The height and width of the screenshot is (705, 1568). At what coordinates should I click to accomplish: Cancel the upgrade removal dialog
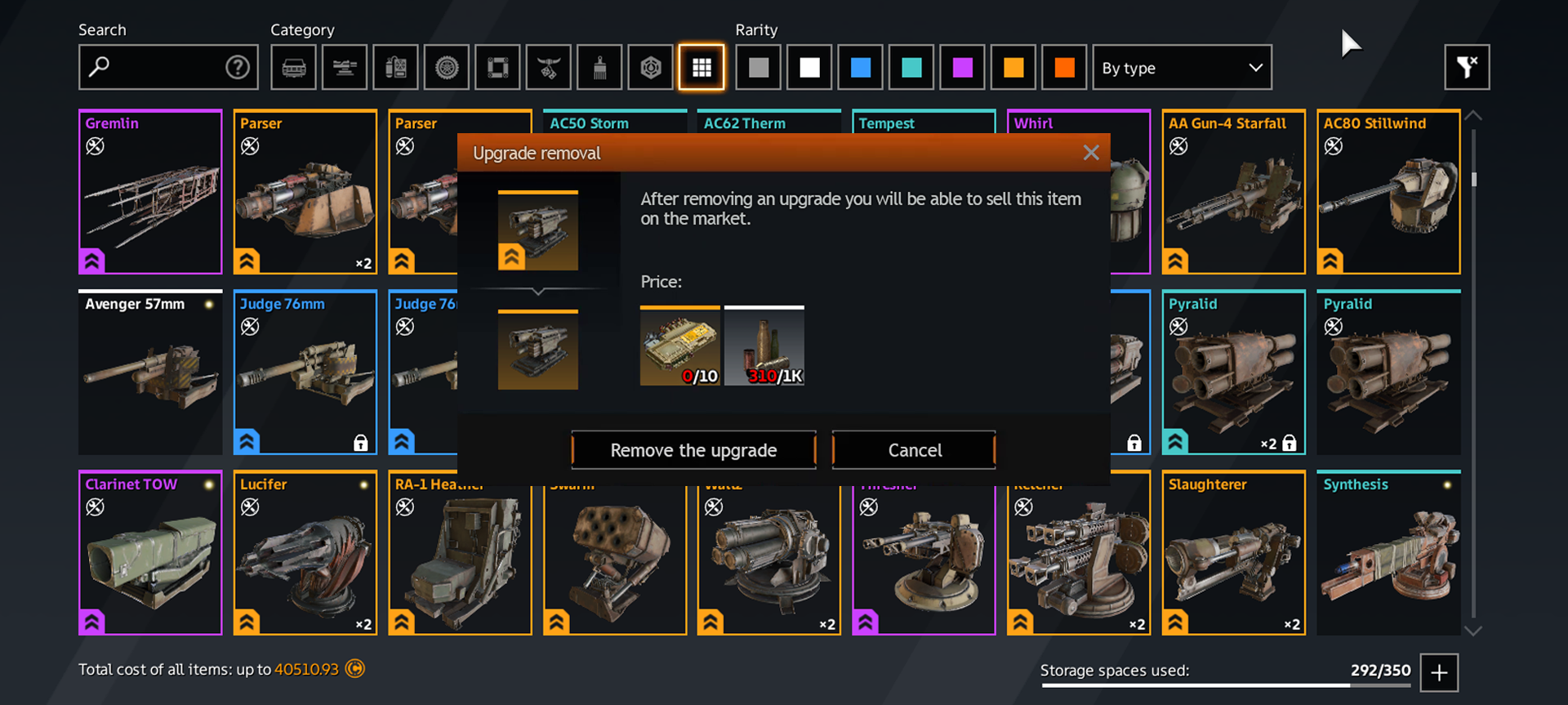(x=914, y=450)
